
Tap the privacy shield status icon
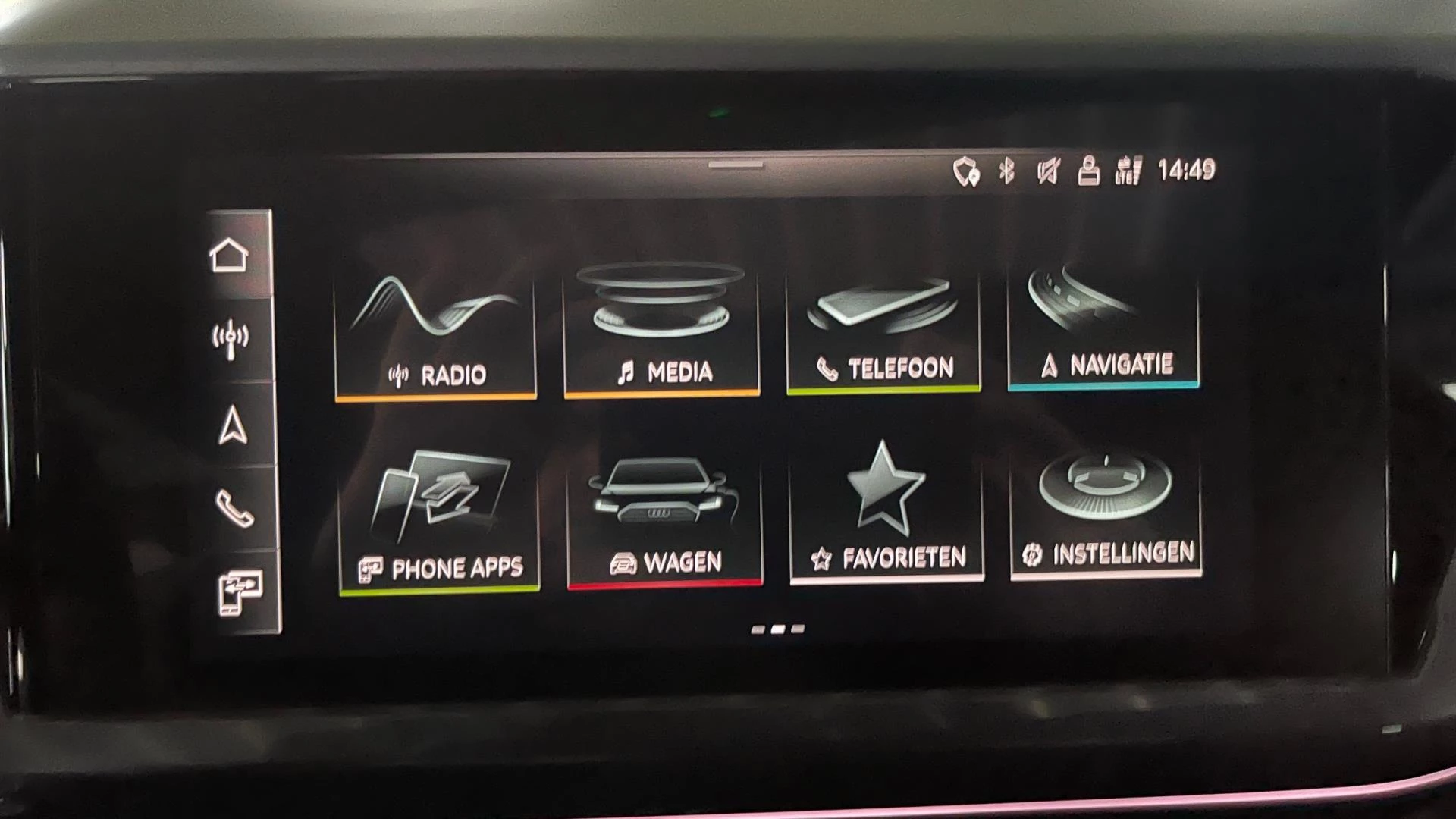(966, 170)
